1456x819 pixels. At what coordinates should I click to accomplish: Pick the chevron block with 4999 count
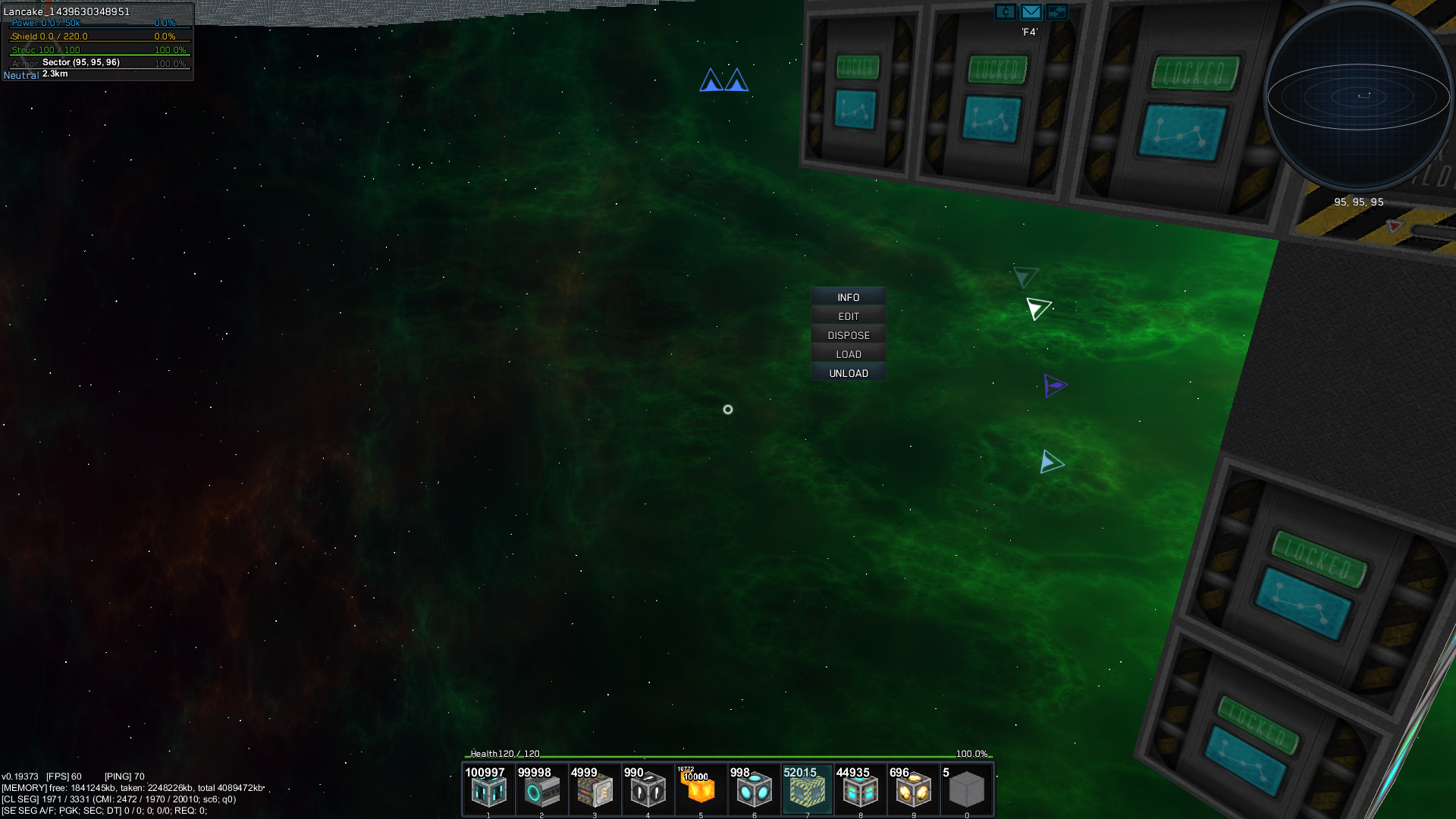[x=595, y=790]
